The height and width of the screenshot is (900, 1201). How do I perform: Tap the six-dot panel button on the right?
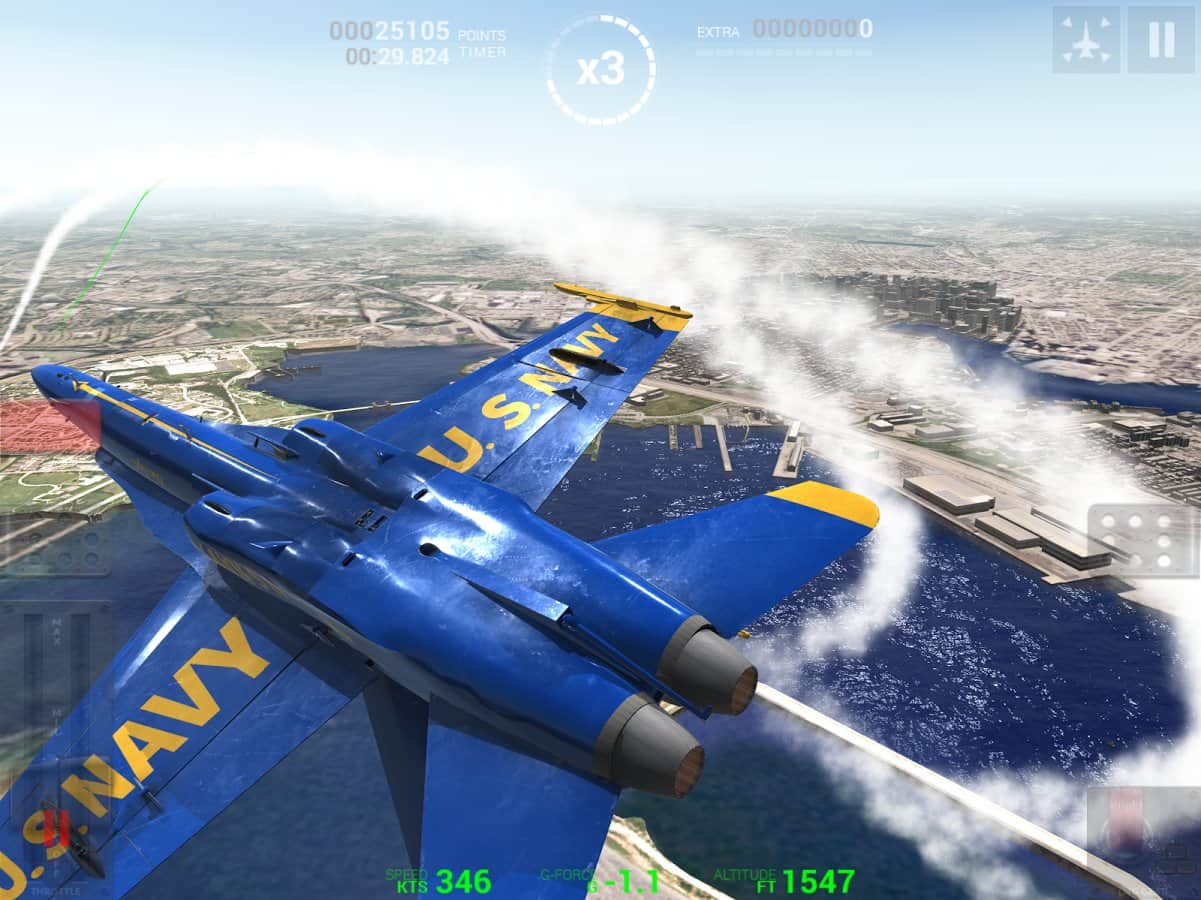(1140, 540)
